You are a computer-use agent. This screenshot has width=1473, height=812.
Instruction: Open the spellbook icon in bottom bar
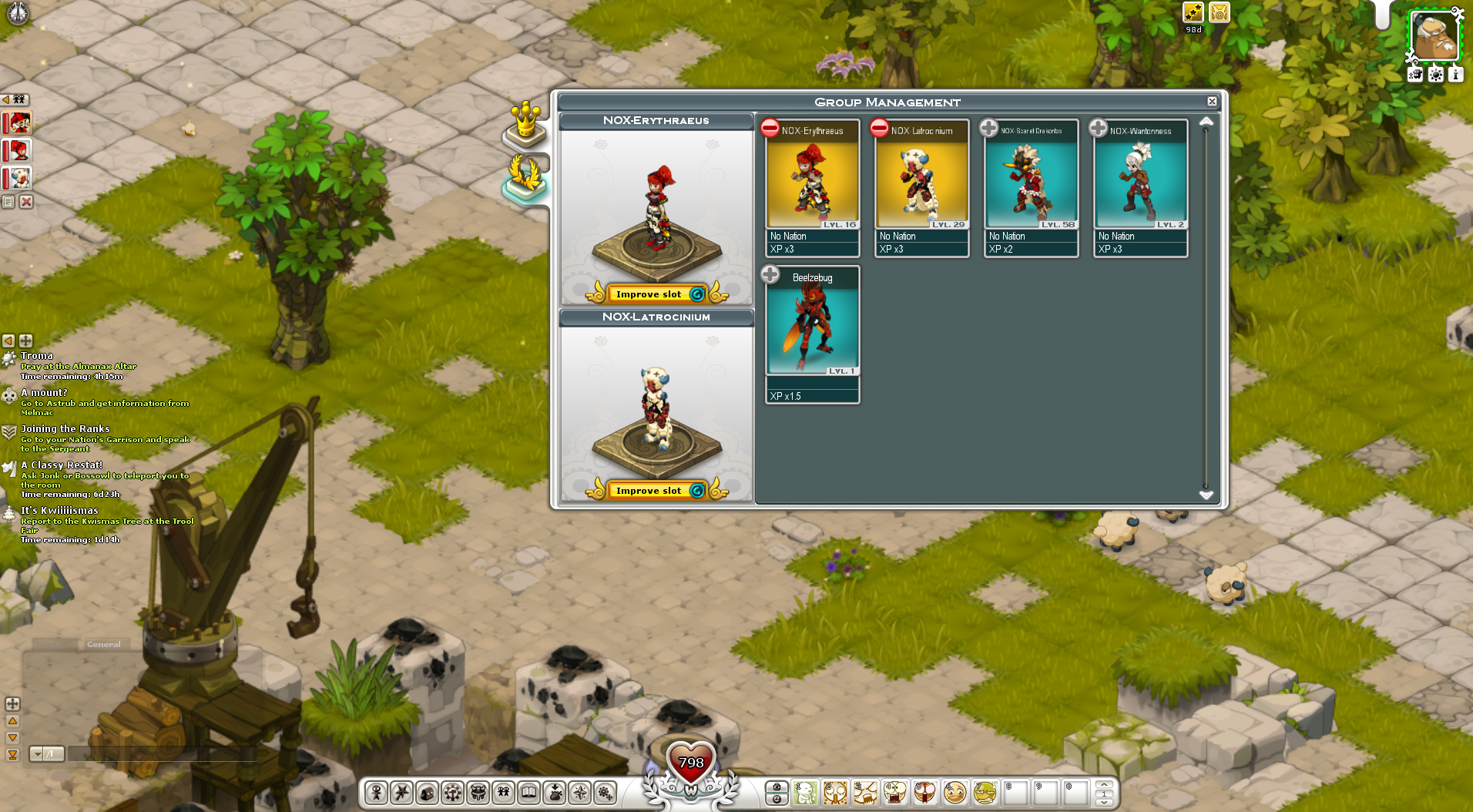pyautogui.click(x=529, y=792)
